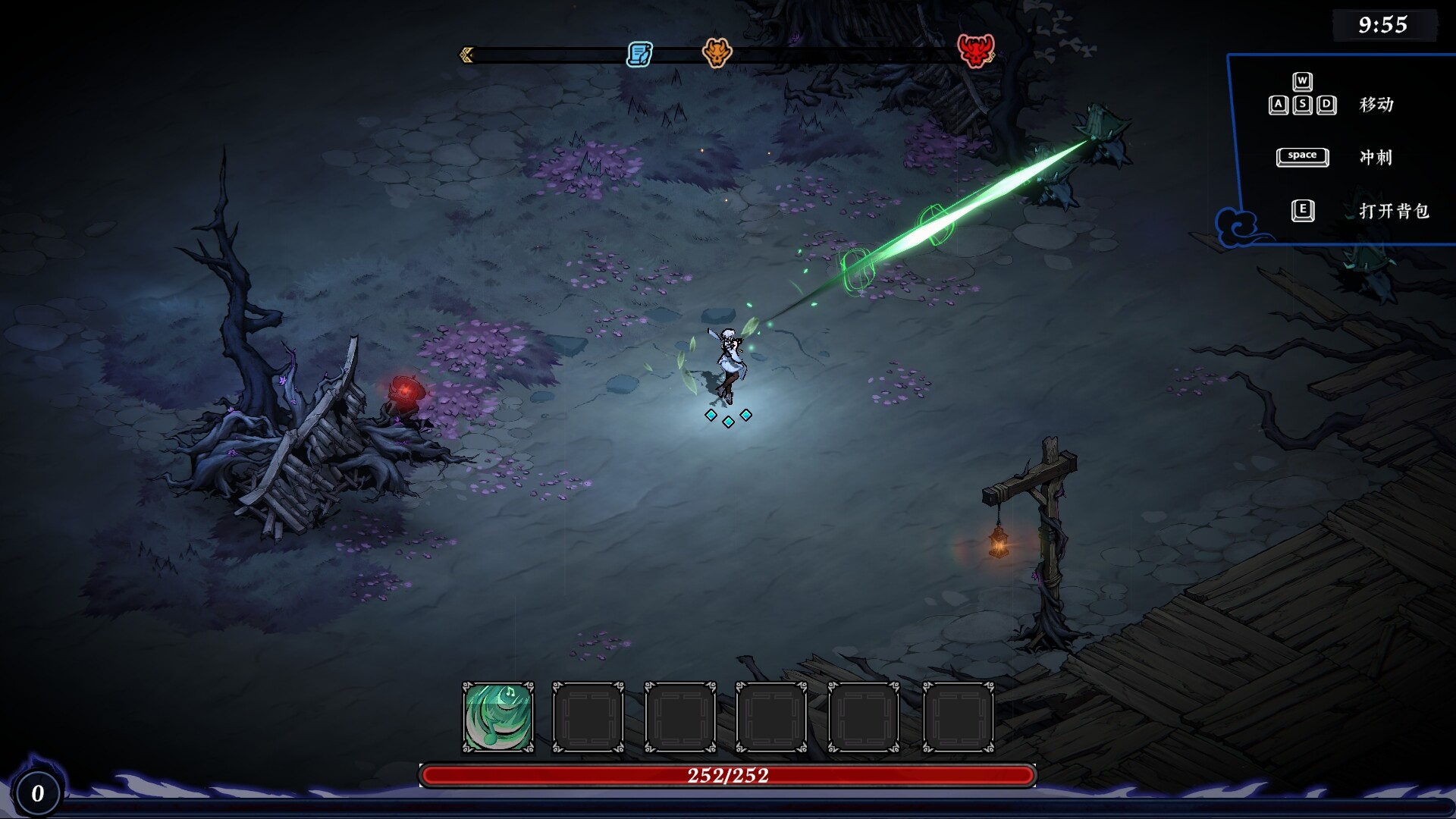Image resolution: width=1456 pixels, height=819 pixels.
Task: Click the second empty skill slot
Action: 588,717
